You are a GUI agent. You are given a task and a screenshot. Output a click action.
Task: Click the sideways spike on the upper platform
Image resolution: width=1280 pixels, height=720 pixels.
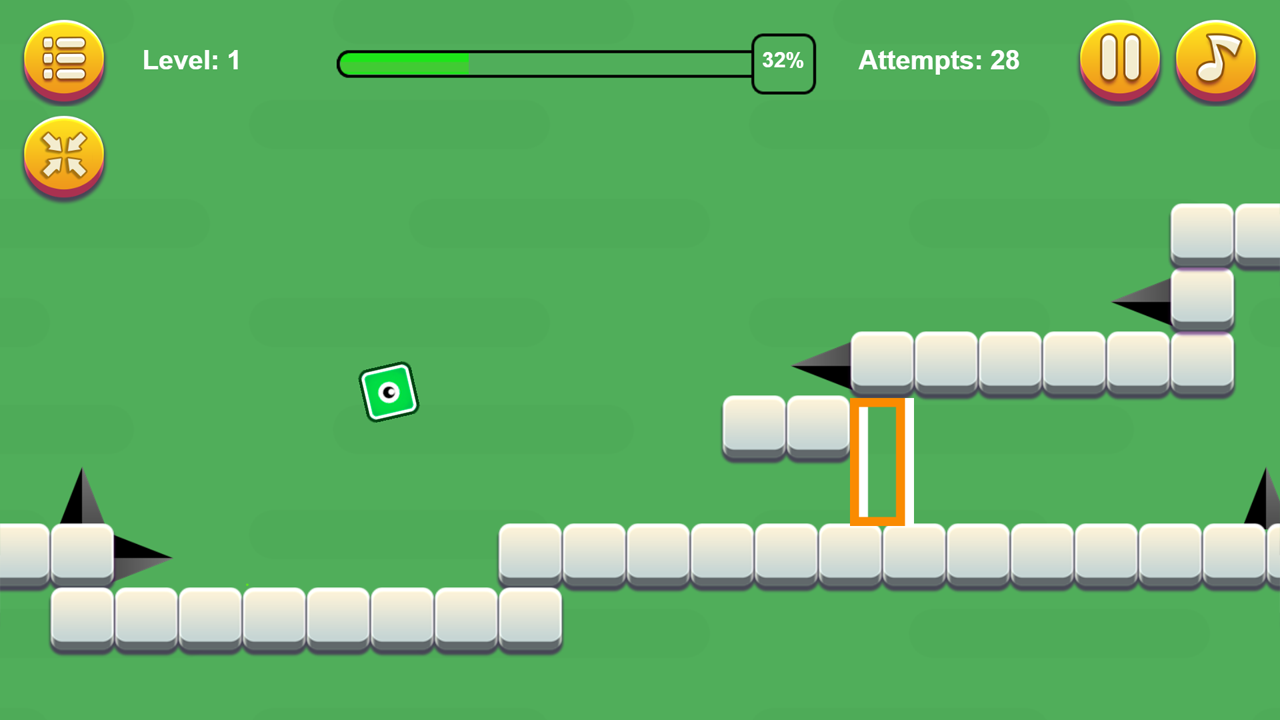pyautogui.click(x=822, y=366)
